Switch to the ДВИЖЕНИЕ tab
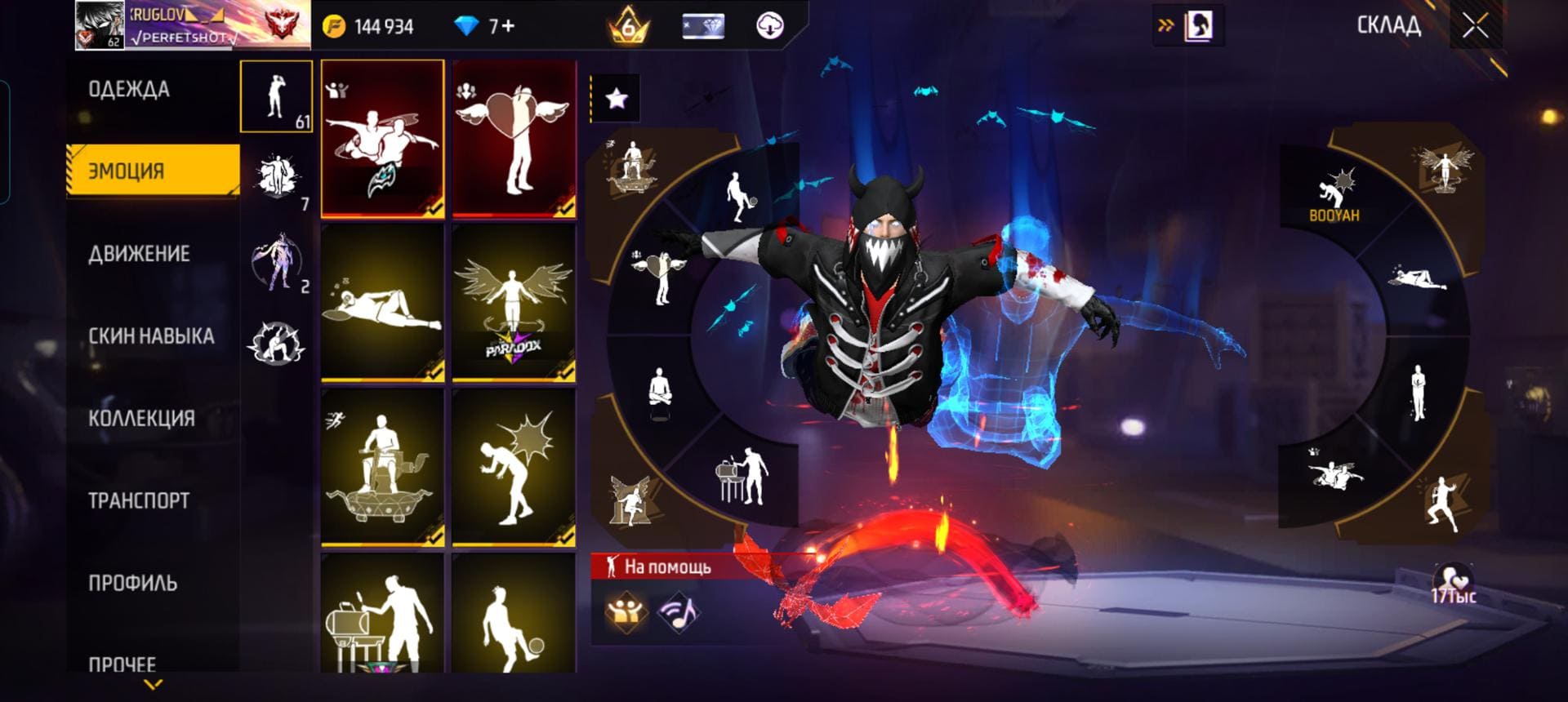 click(x=139, y=254)
